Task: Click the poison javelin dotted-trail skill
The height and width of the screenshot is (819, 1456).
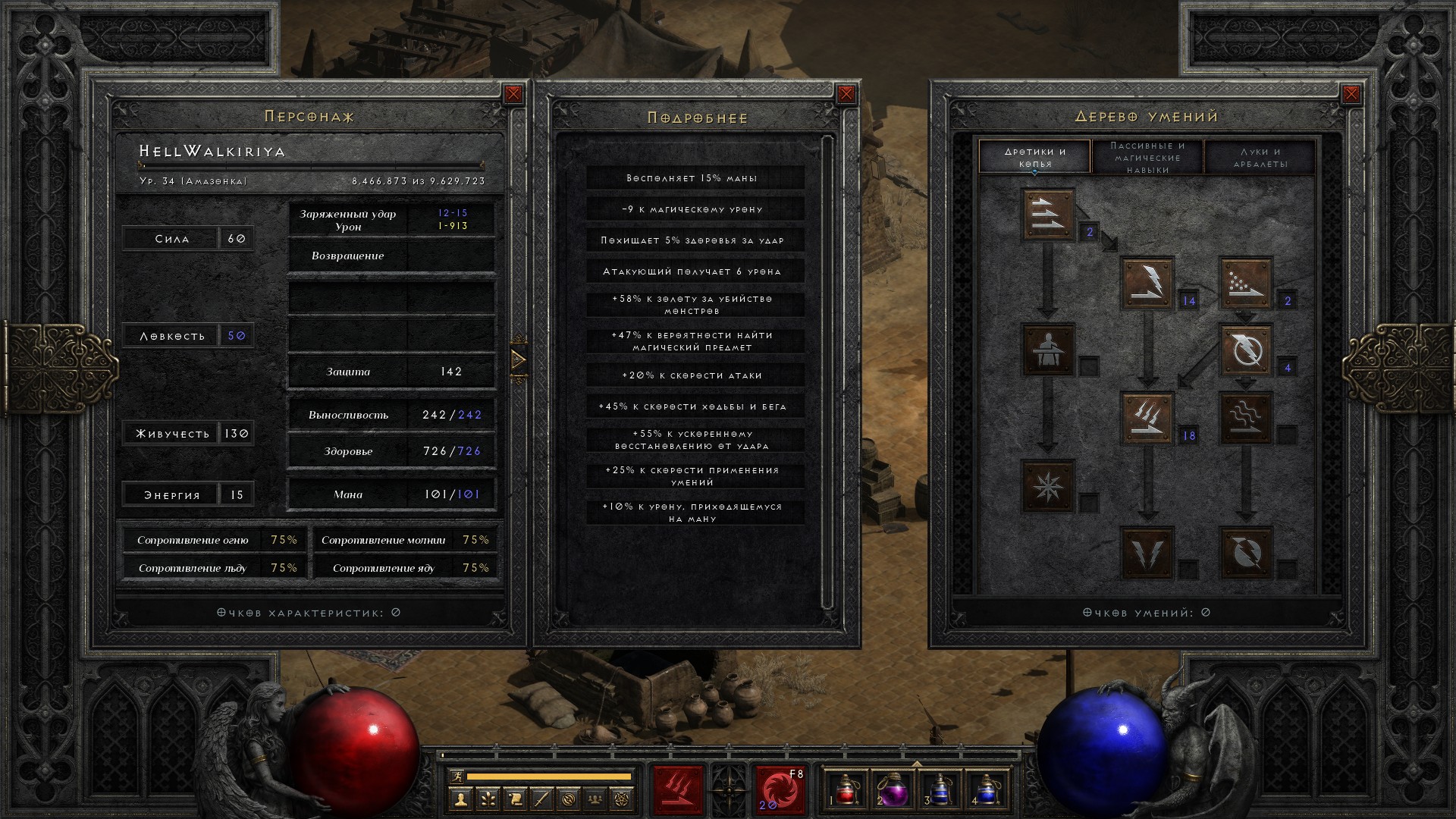Action: 1246,283
